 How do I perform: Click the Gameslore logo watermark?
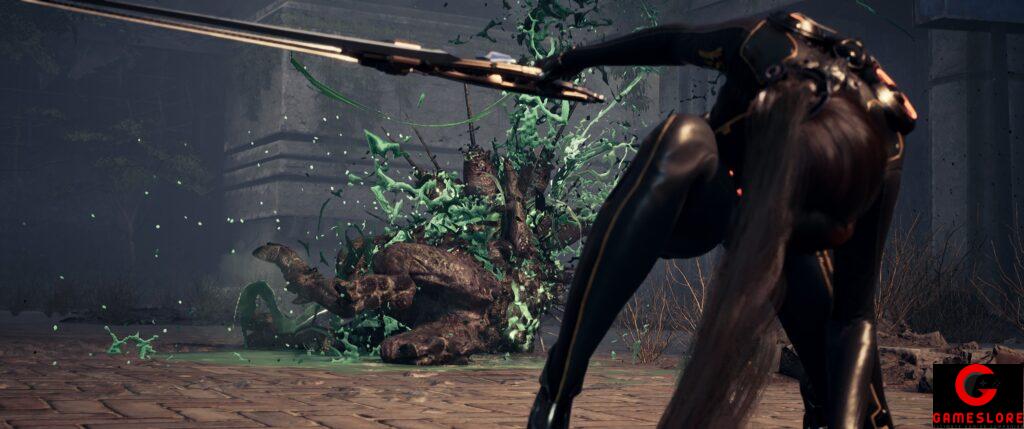click(x=977, y=396)
